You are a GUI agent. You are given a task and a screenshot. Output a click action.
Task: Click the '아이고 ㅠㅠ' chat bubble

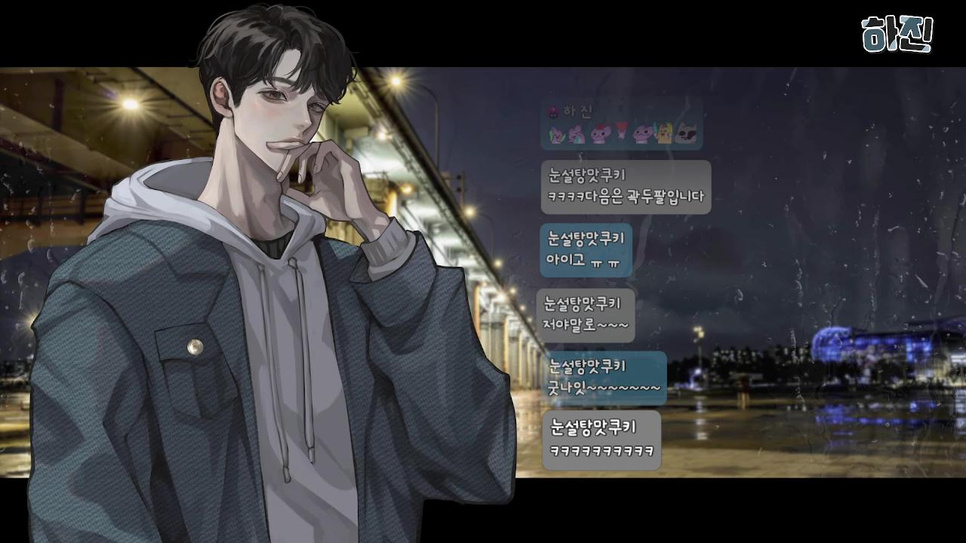(586, 250)
